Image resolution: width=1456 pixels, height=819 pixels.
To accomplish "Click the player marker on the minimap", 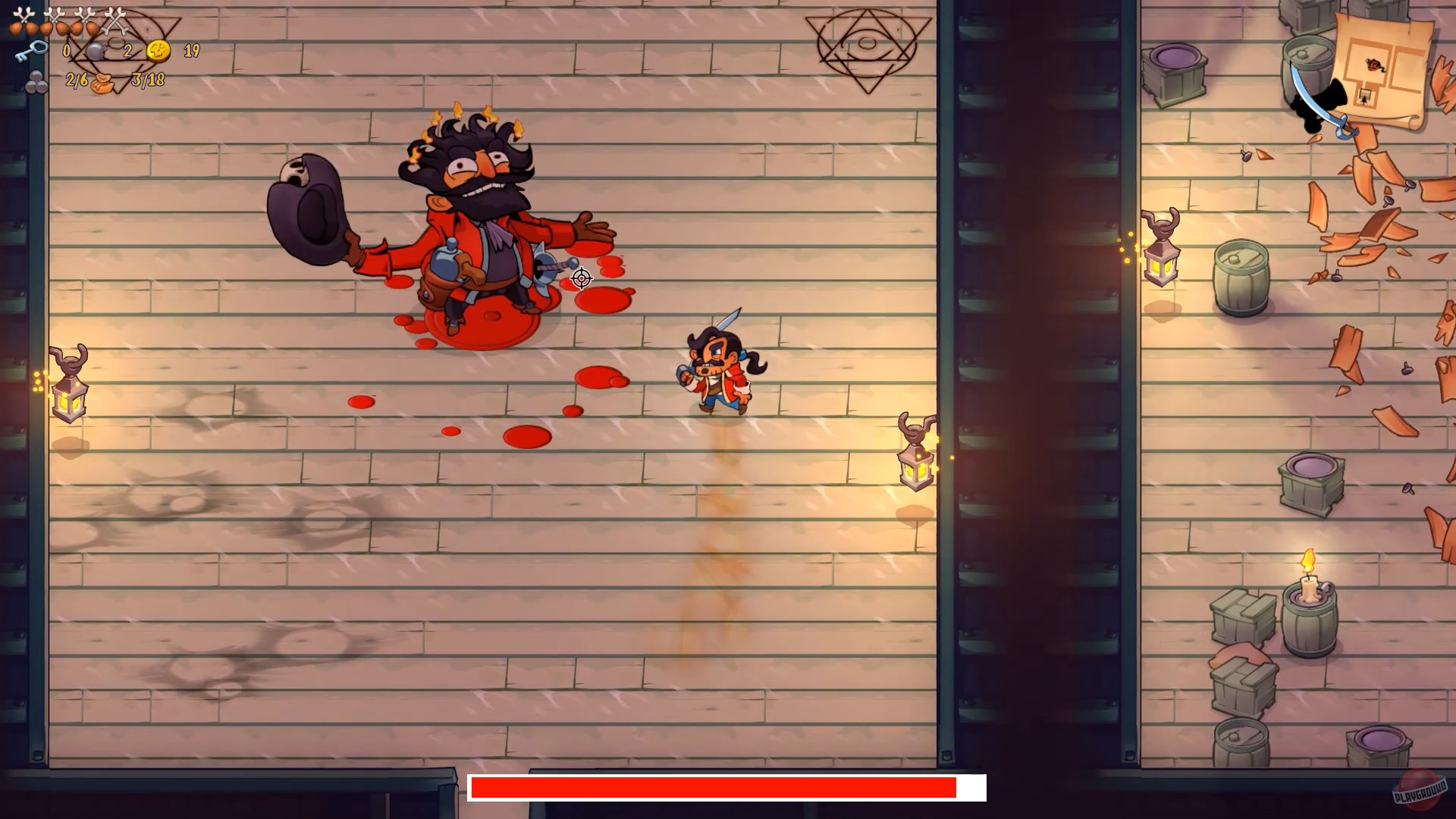I will (1373, 65).
